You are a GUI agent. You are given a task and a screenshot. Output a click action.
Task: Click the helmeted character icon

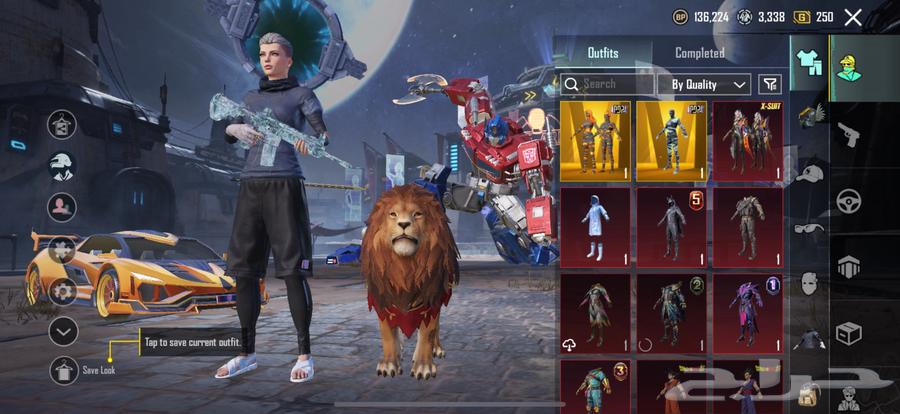click(x=63, y=165)
